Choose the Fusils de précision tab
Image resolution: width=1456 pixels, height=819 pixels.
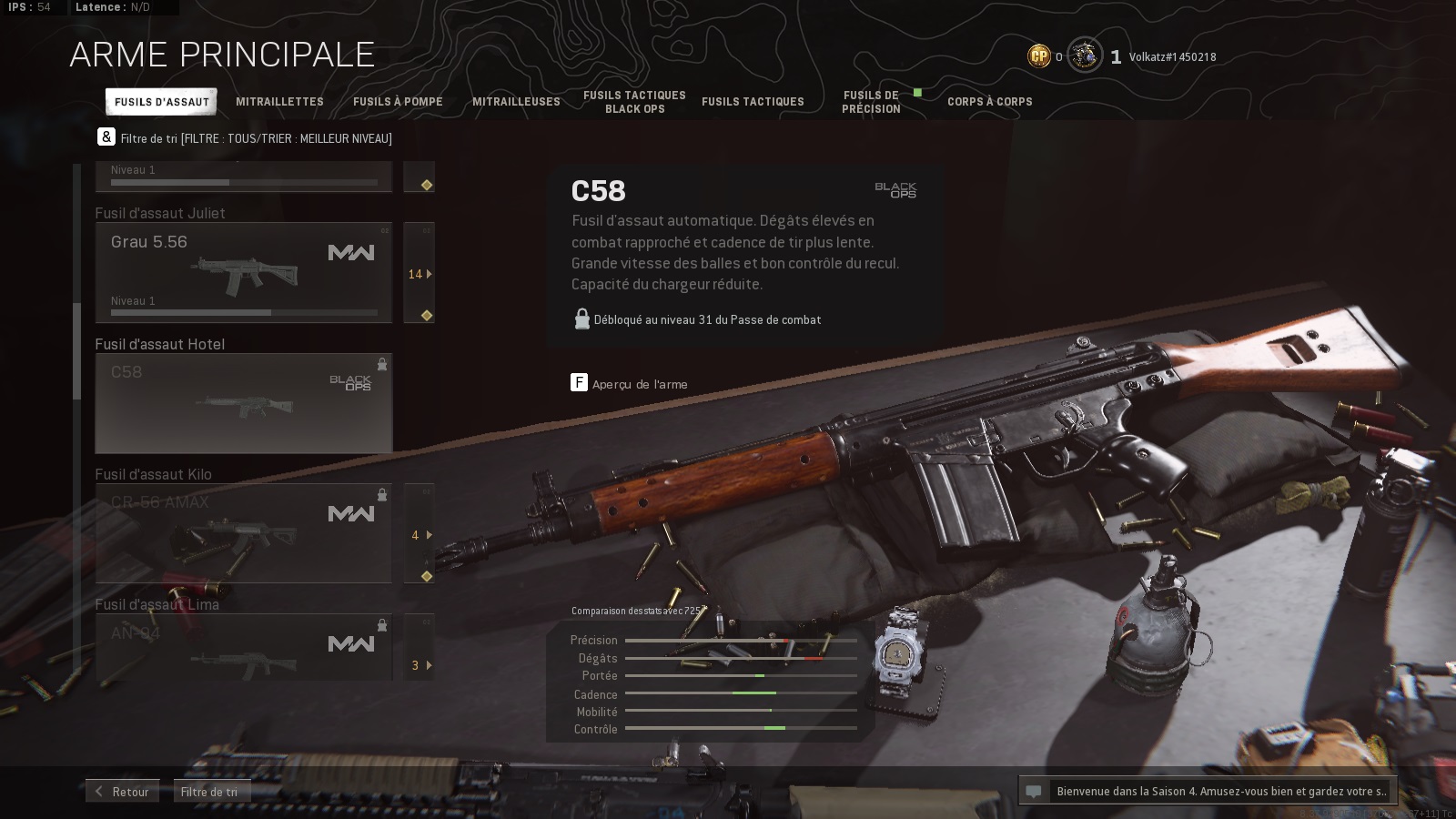(x=871, y=102)
